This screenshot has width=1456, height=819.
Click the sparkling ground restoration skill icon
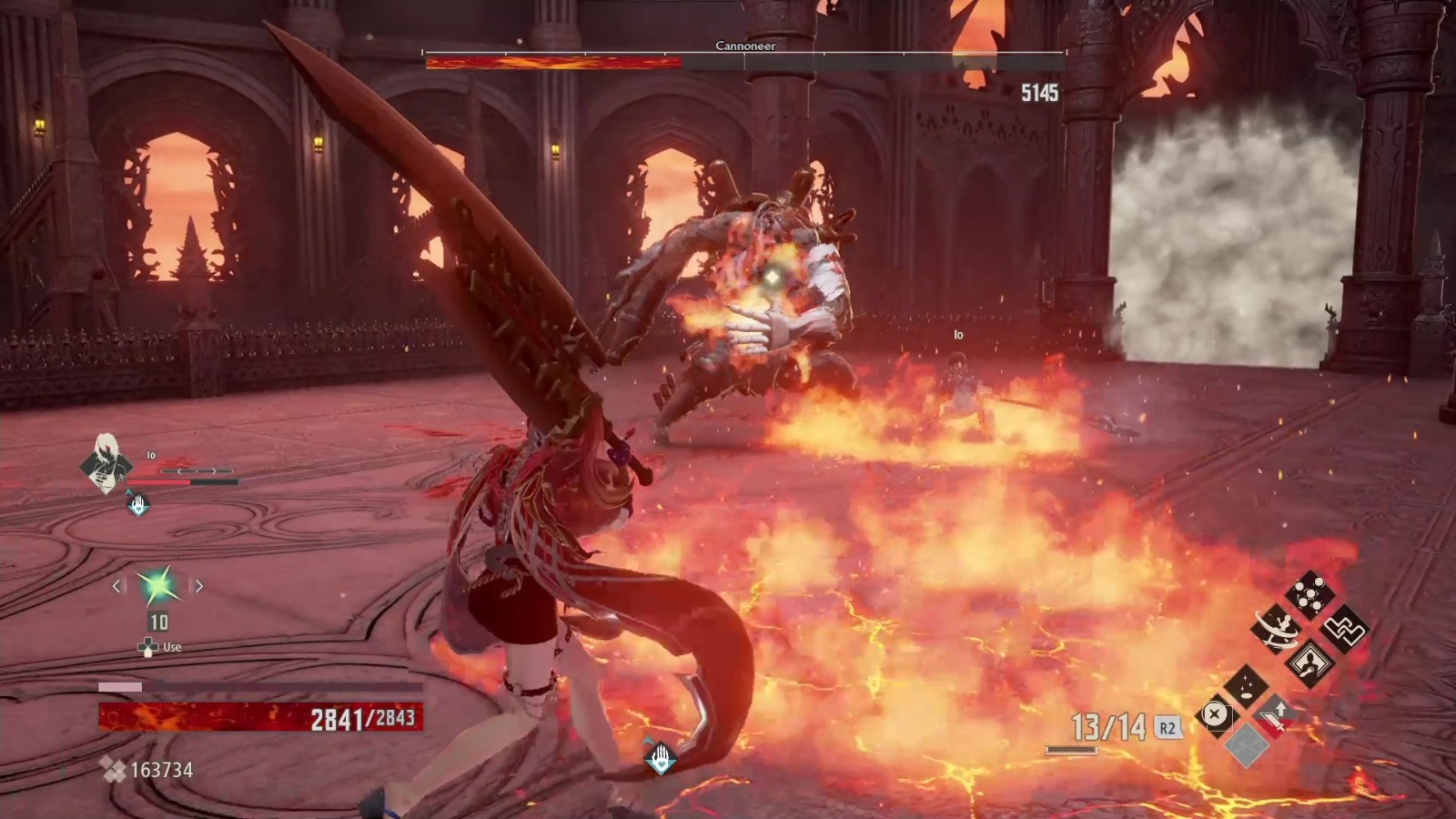pyautogui.click(x=1246, y=685)
